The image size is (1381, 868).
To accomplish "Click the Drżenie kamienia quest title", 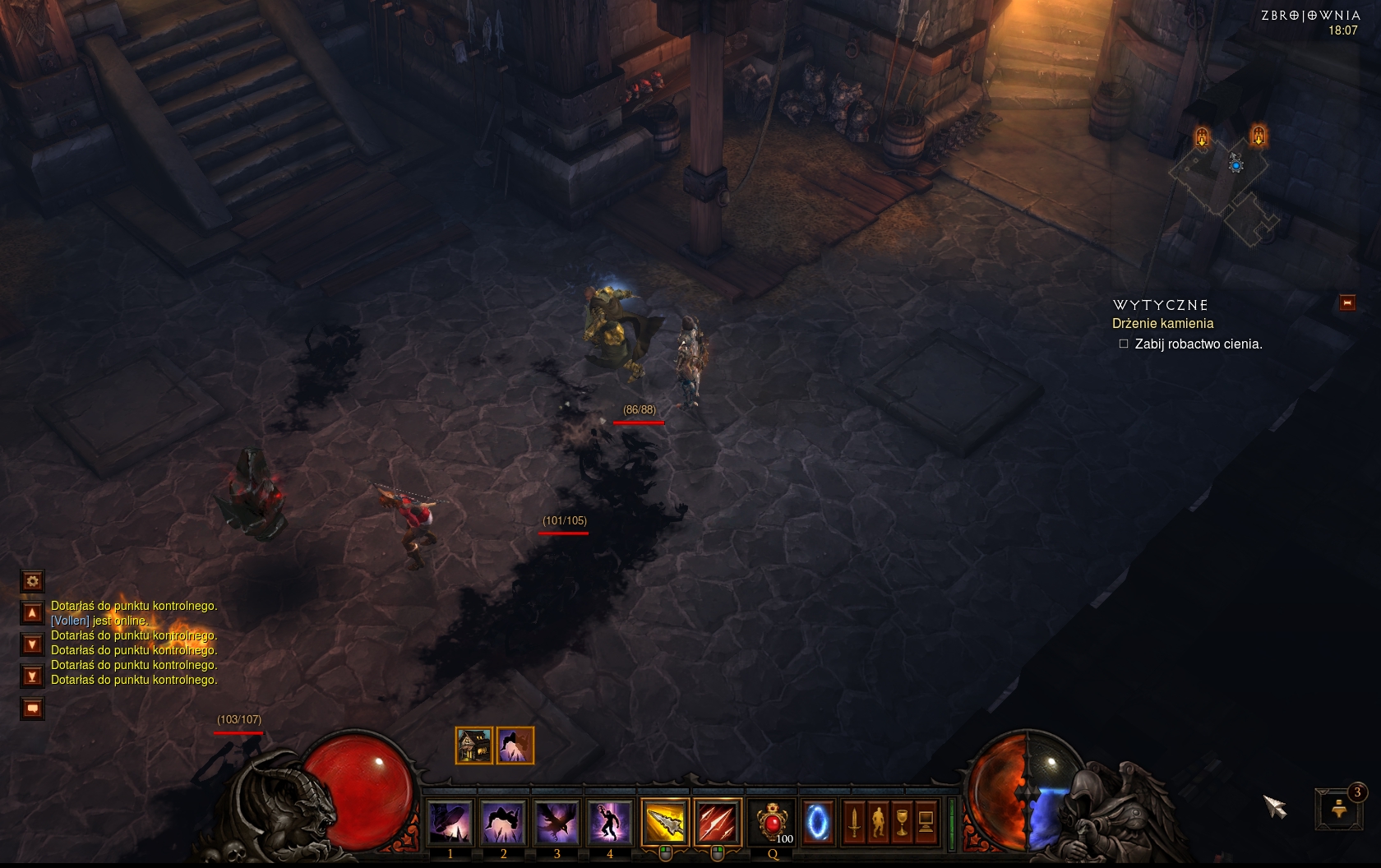I will [x=1162, y=324].
